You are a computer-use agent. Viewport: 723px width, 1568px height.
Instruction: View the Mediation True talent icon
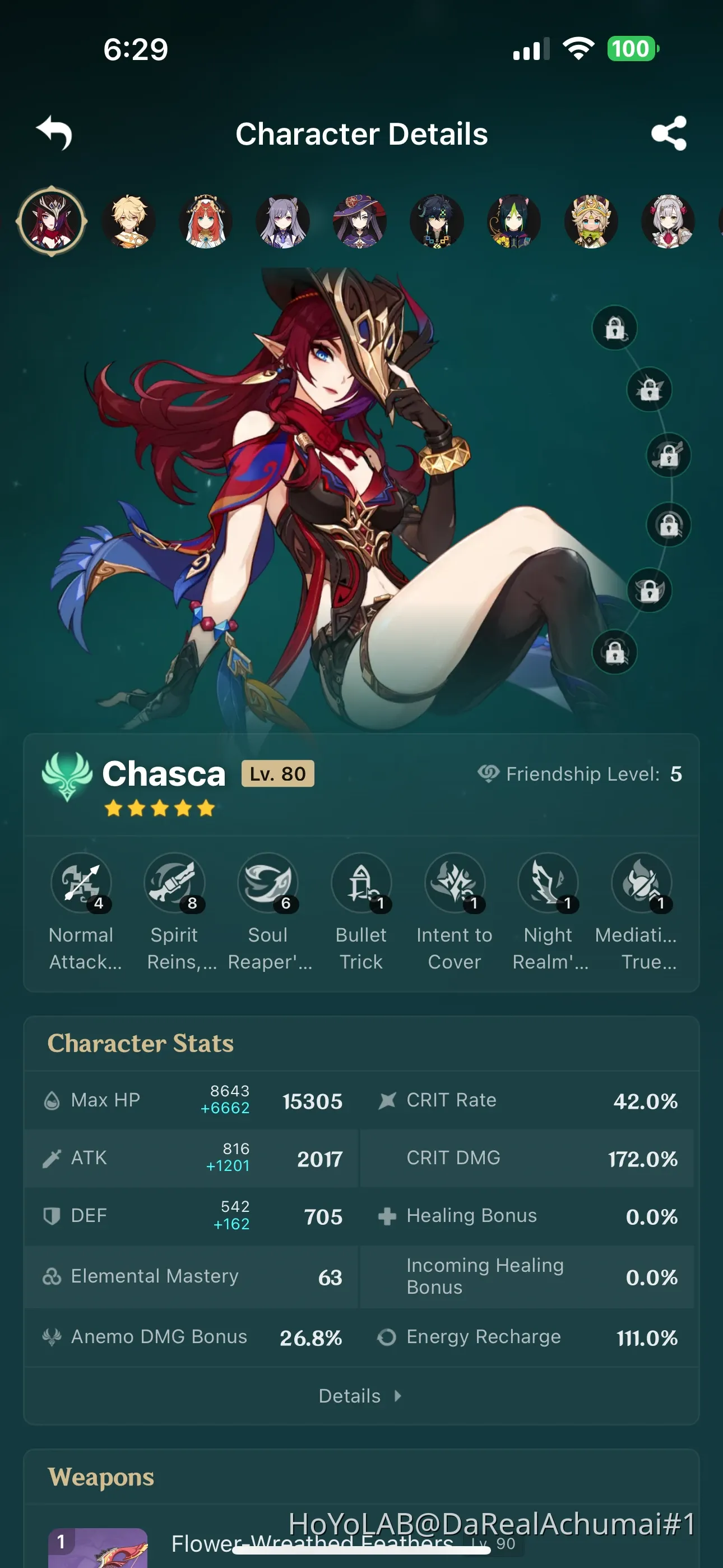[639, 884]
